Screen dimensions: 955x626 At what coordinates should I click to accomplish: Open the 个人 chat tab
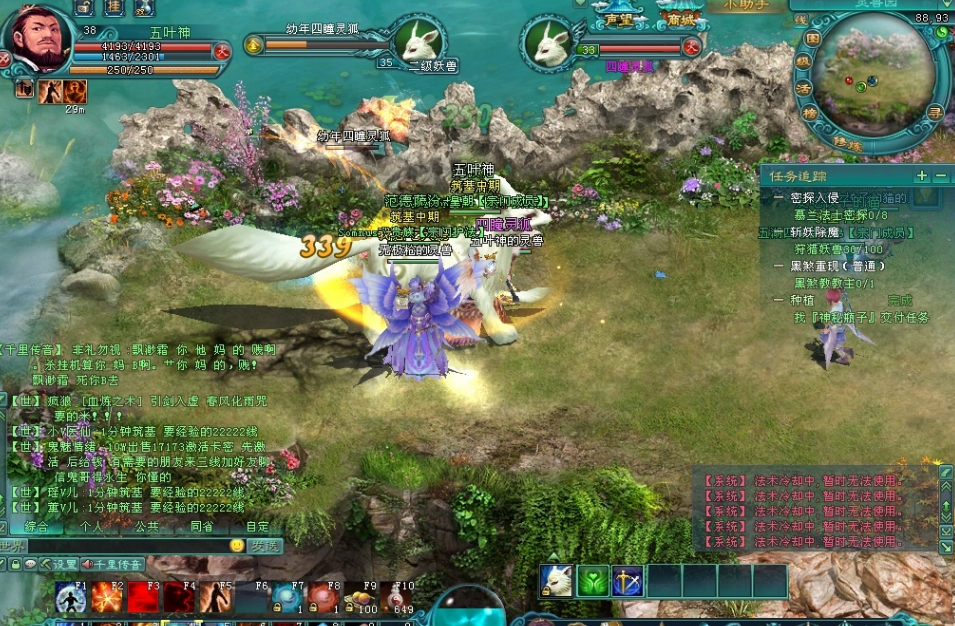coord(91,525)
